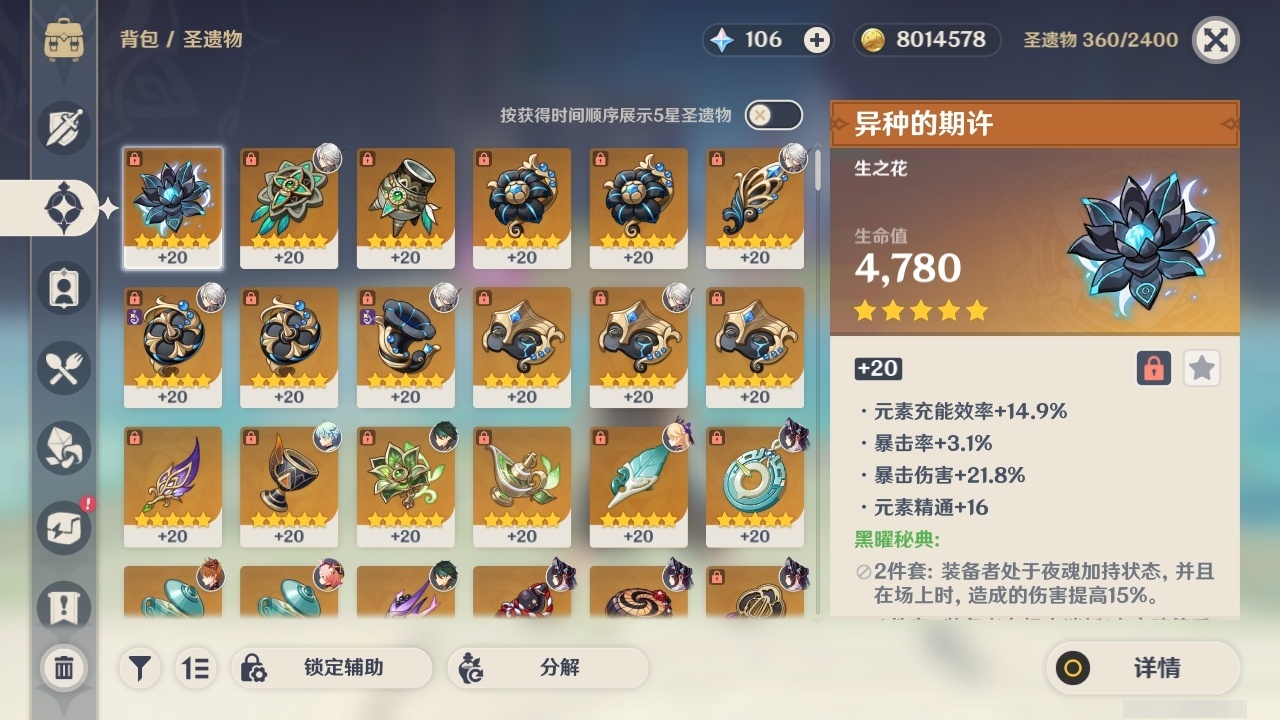This screenshot has width=1280, height=720.
Task: Select the artifacts compass tab in sidebar
Action: coord(63,207)
